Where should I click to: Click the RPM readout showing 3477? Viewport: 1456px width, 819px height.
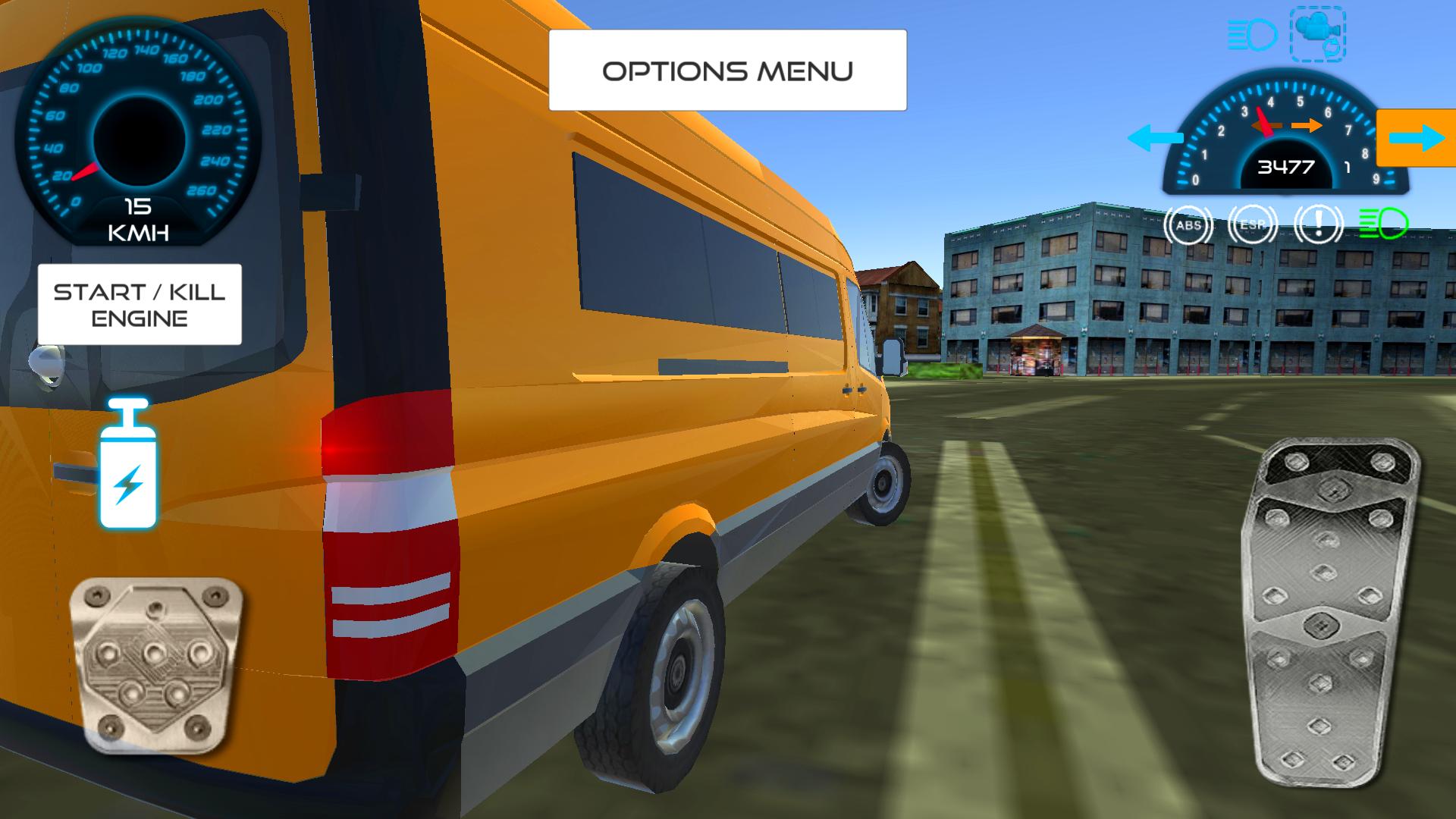click(x=1287, y=167)
